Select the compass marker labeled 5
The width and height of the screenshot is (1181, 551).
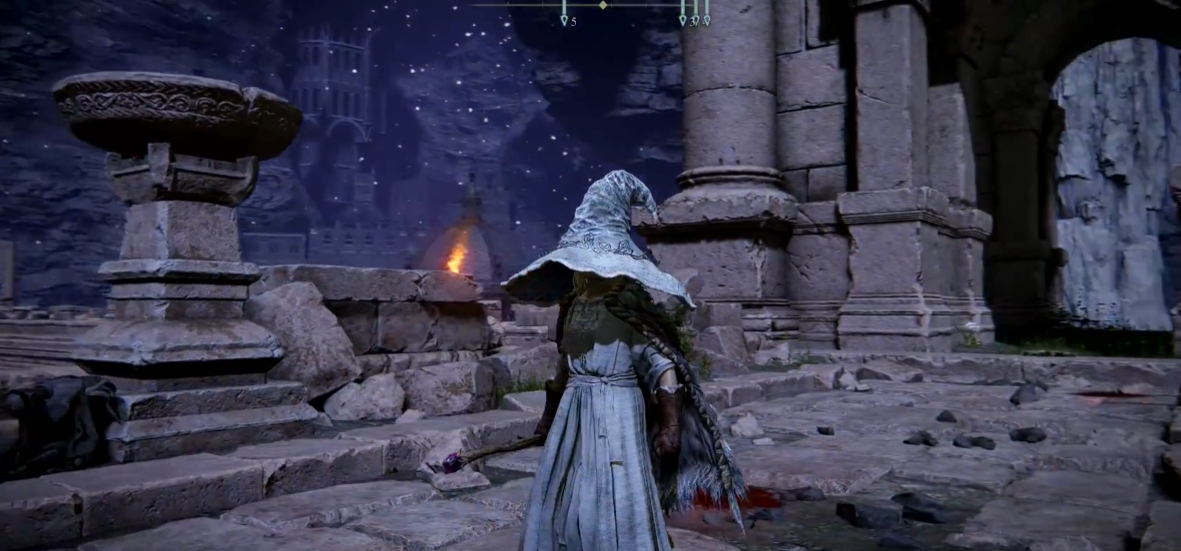(x=564, y=19)
